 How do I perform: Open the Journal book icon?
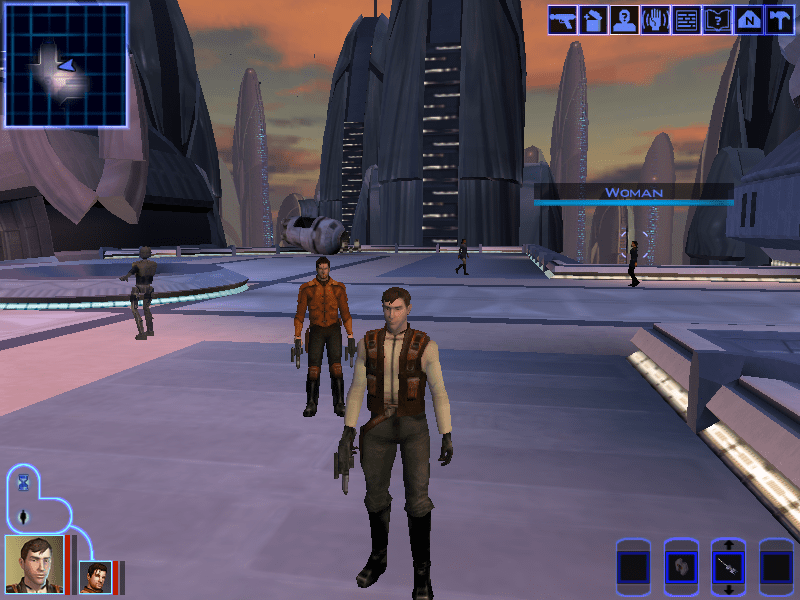pyautogui.click(x=717, y=20)
